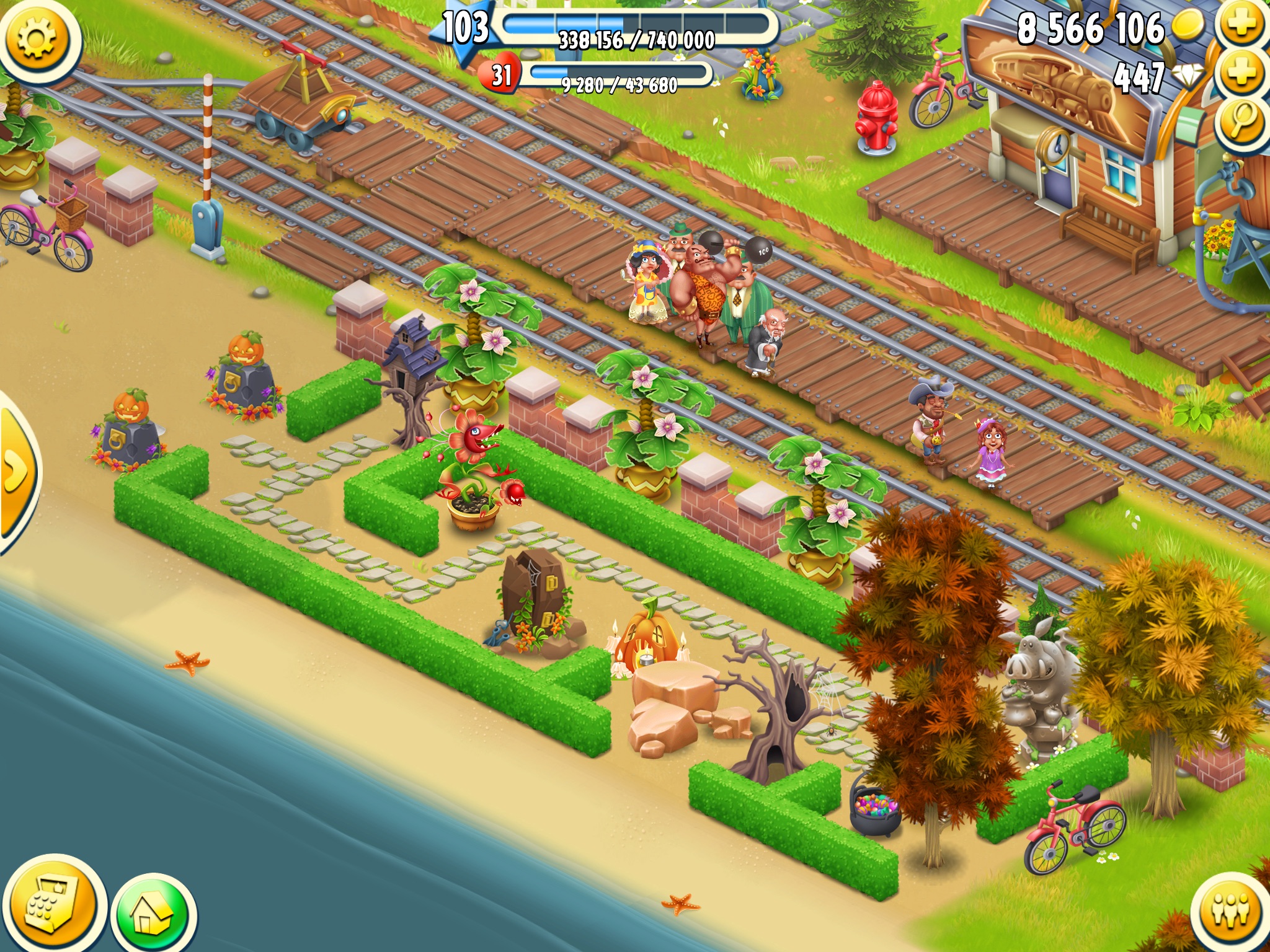Image resolution: width=1270 pixels, height=952 pixels.
Task: Expand the yellow arrow side panel
Action: 15,472
